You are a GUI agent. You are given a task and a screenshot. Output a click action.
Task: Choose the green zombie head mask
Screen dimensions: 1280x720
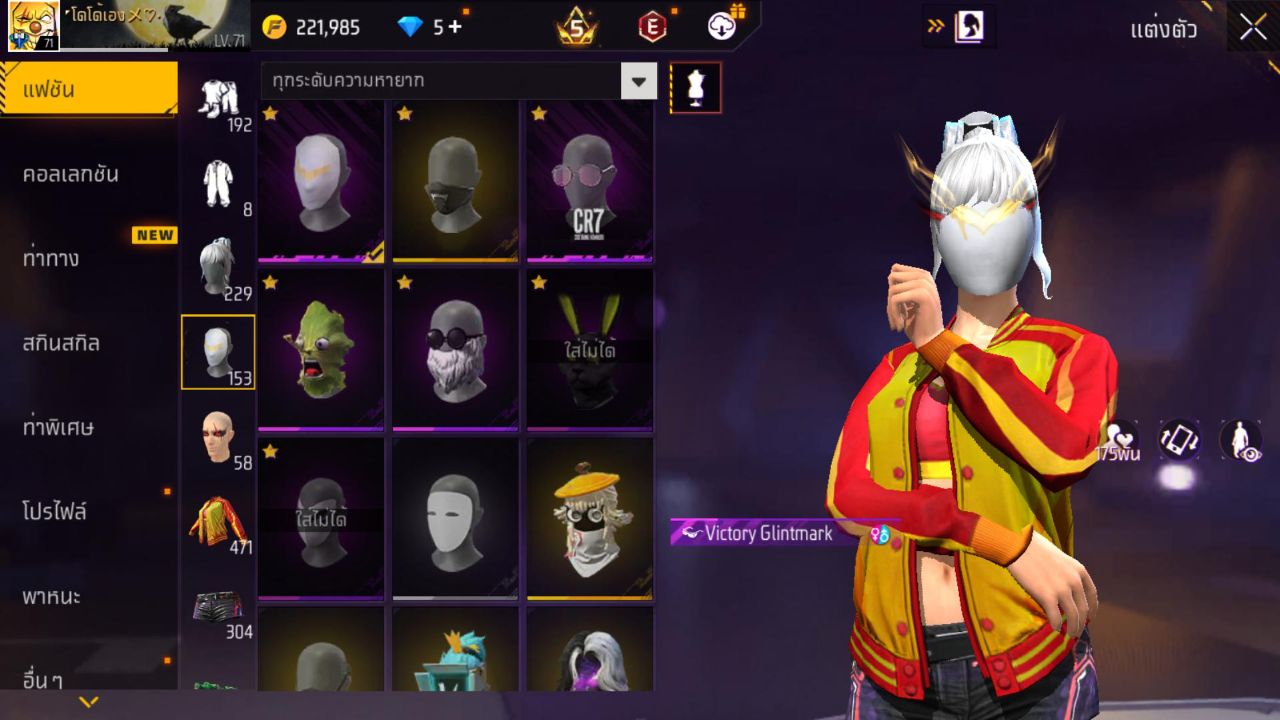click(x=321, y=350)
